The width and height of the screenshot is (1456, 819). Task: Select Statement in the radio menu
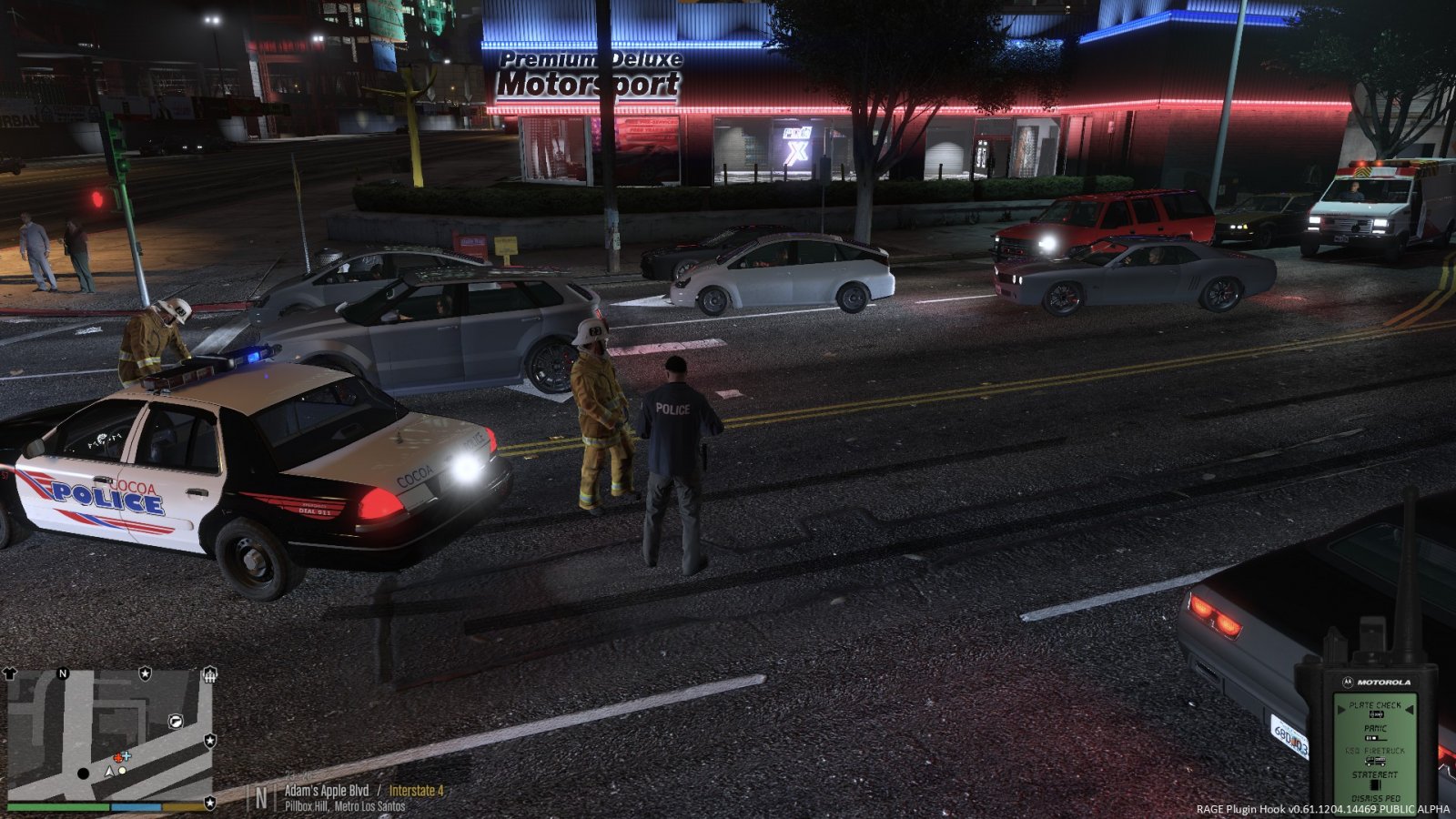pos(1374,775)
